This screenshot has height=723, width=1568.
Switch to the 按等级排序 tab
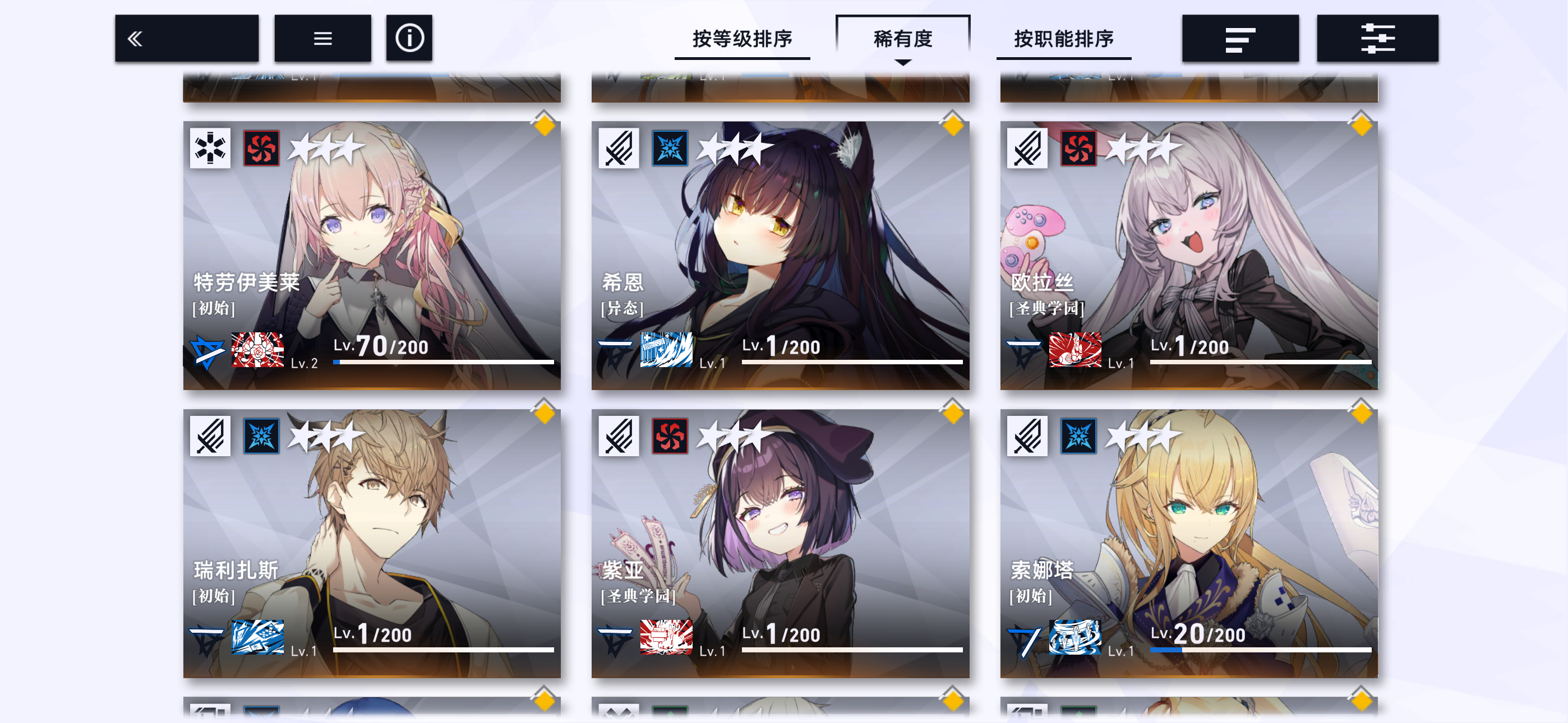[x=743, y=38]
